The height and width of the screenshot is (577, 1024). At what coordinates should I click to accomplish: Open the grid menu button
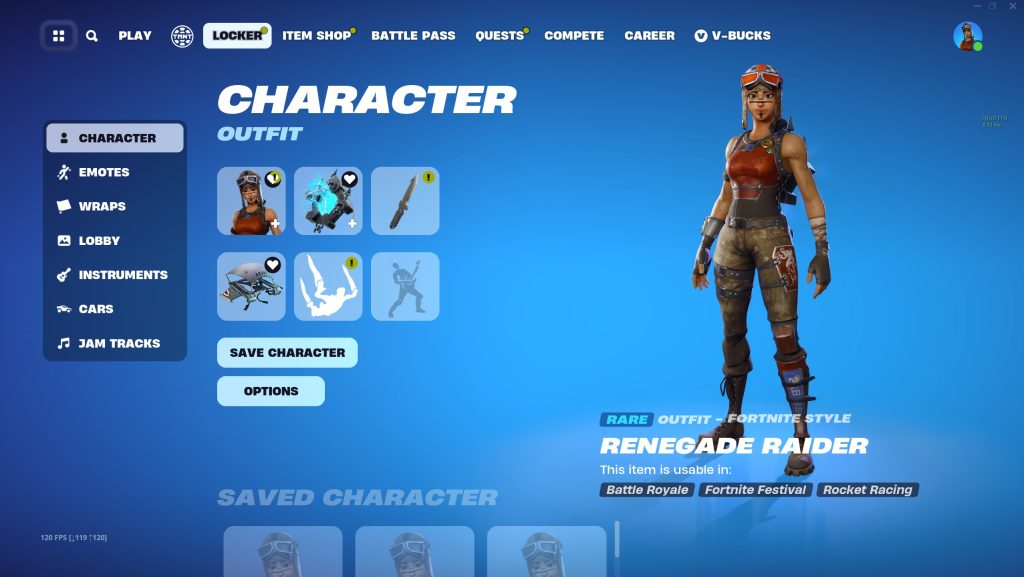point(59,36)
